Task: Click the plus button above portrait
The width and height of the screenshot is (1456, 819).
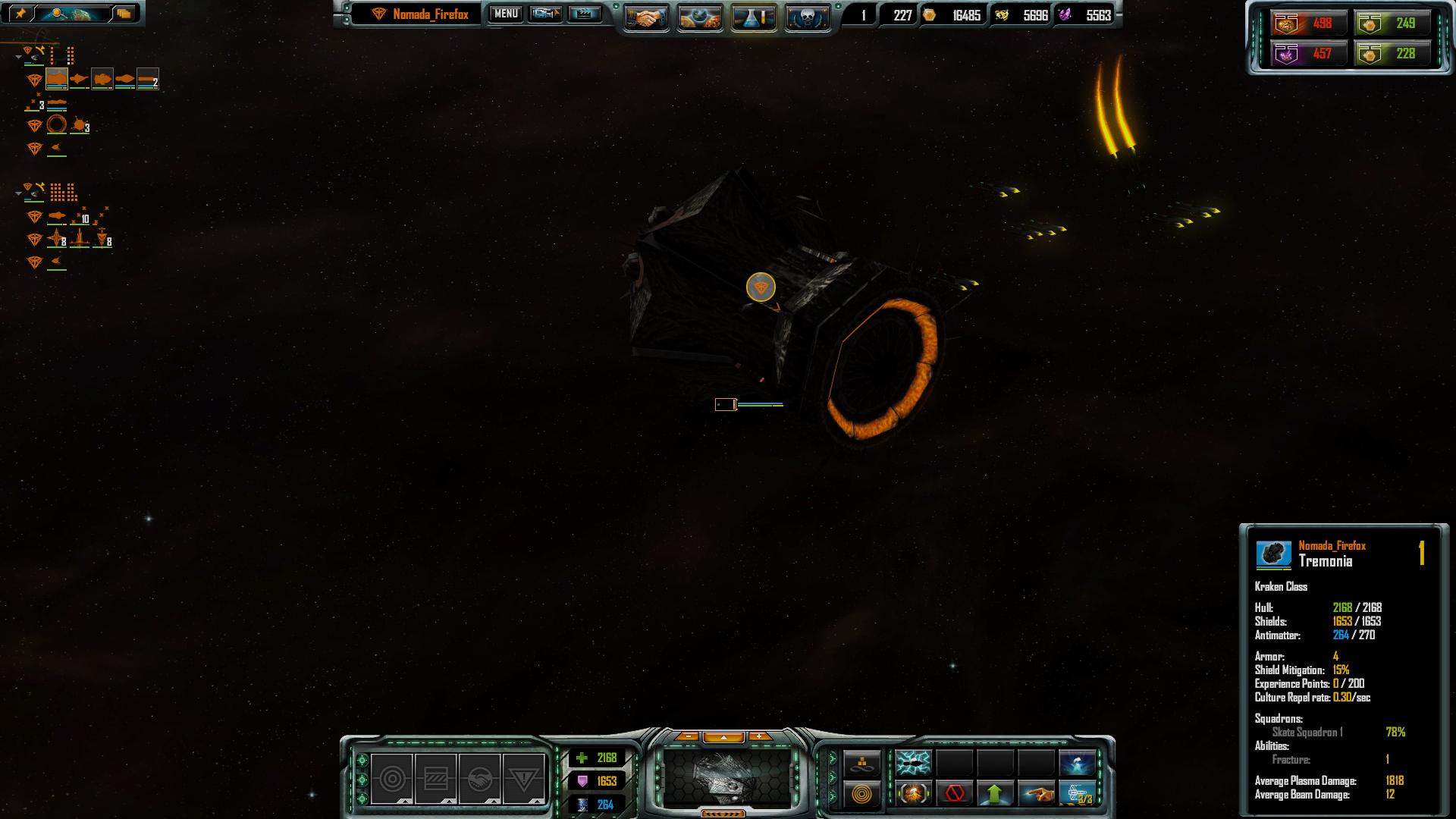Action: [x=758, y=736]
